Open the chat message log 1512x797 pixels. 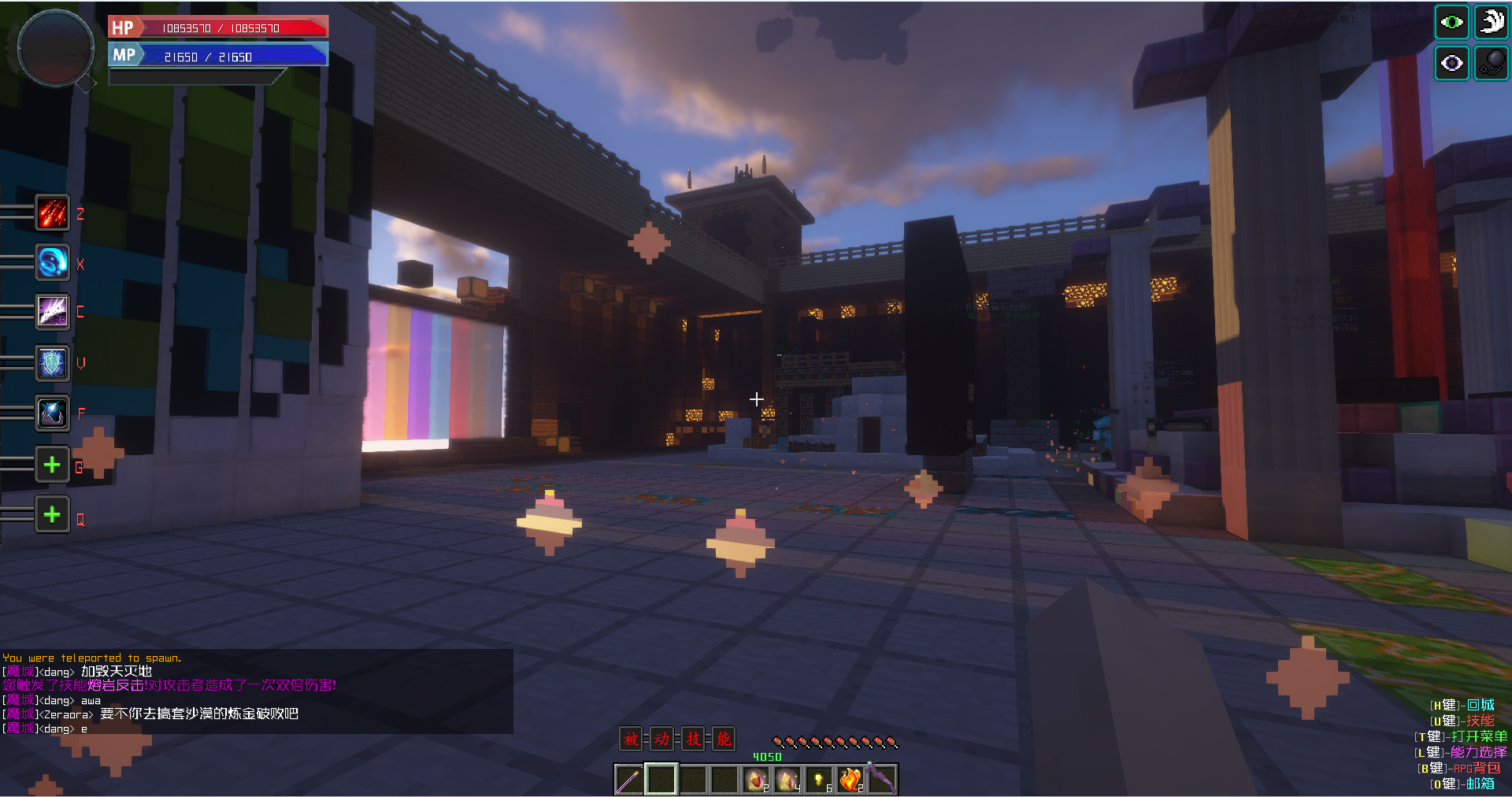[256, 692]
